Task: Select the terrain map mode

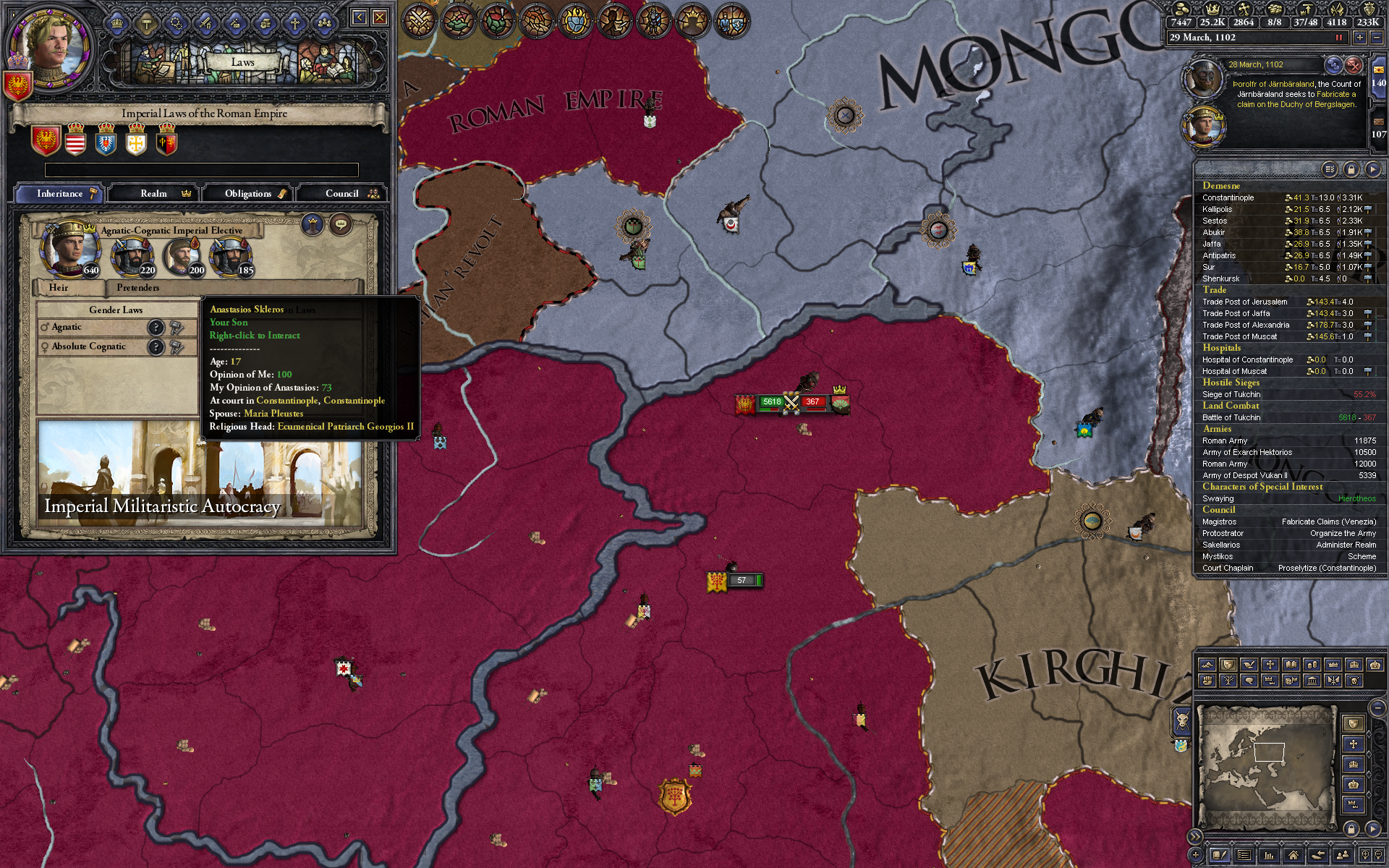Action: coord(1207,665)
